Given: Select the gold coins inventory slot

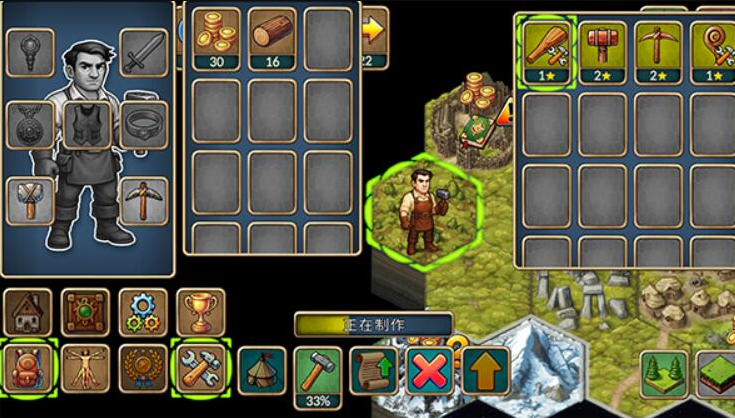Looking at the screenshot, I should pos(216,38).
